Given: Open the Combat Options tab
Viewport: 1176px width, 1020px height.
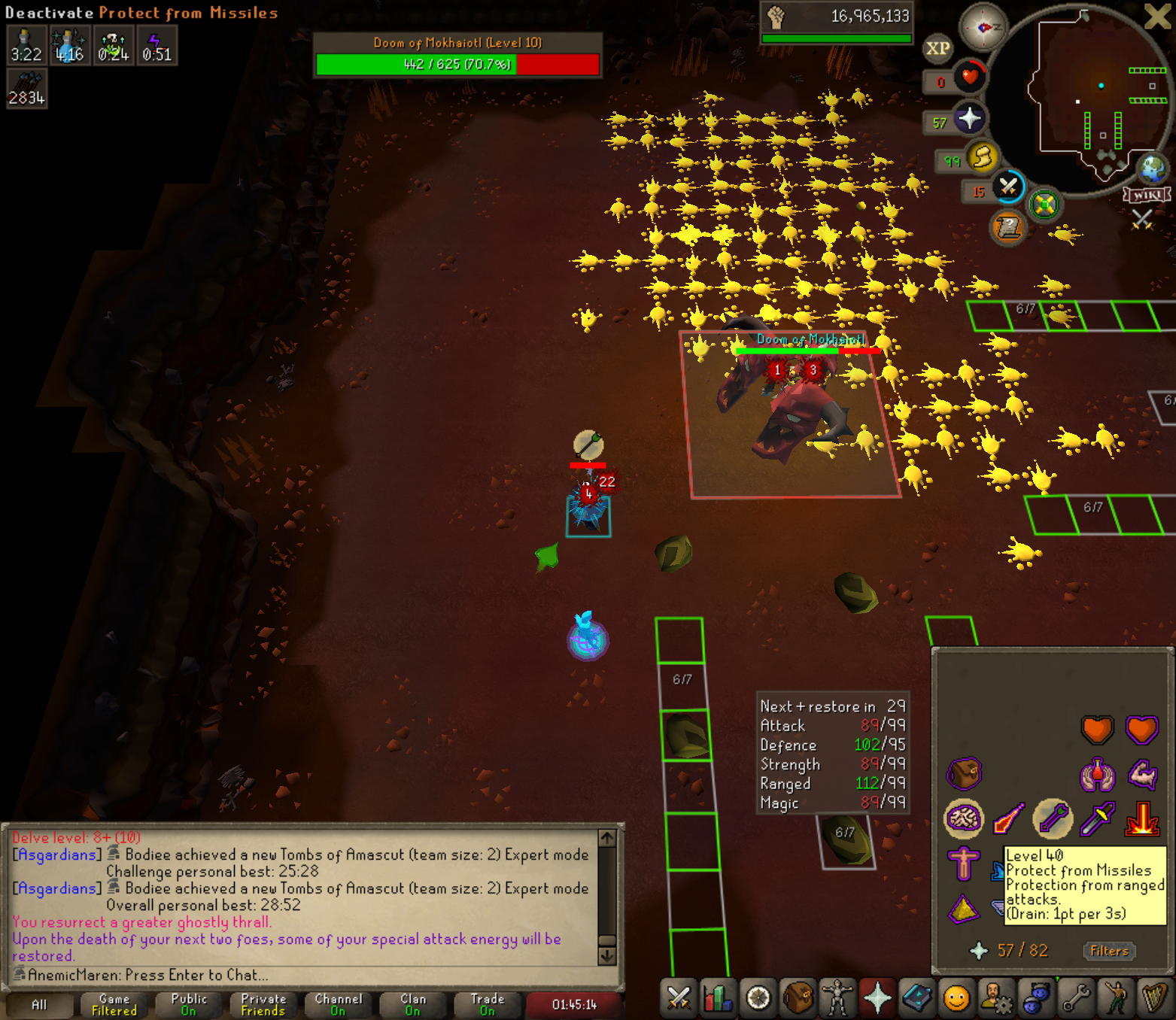Looking at the screenshot, I should 679,998.
